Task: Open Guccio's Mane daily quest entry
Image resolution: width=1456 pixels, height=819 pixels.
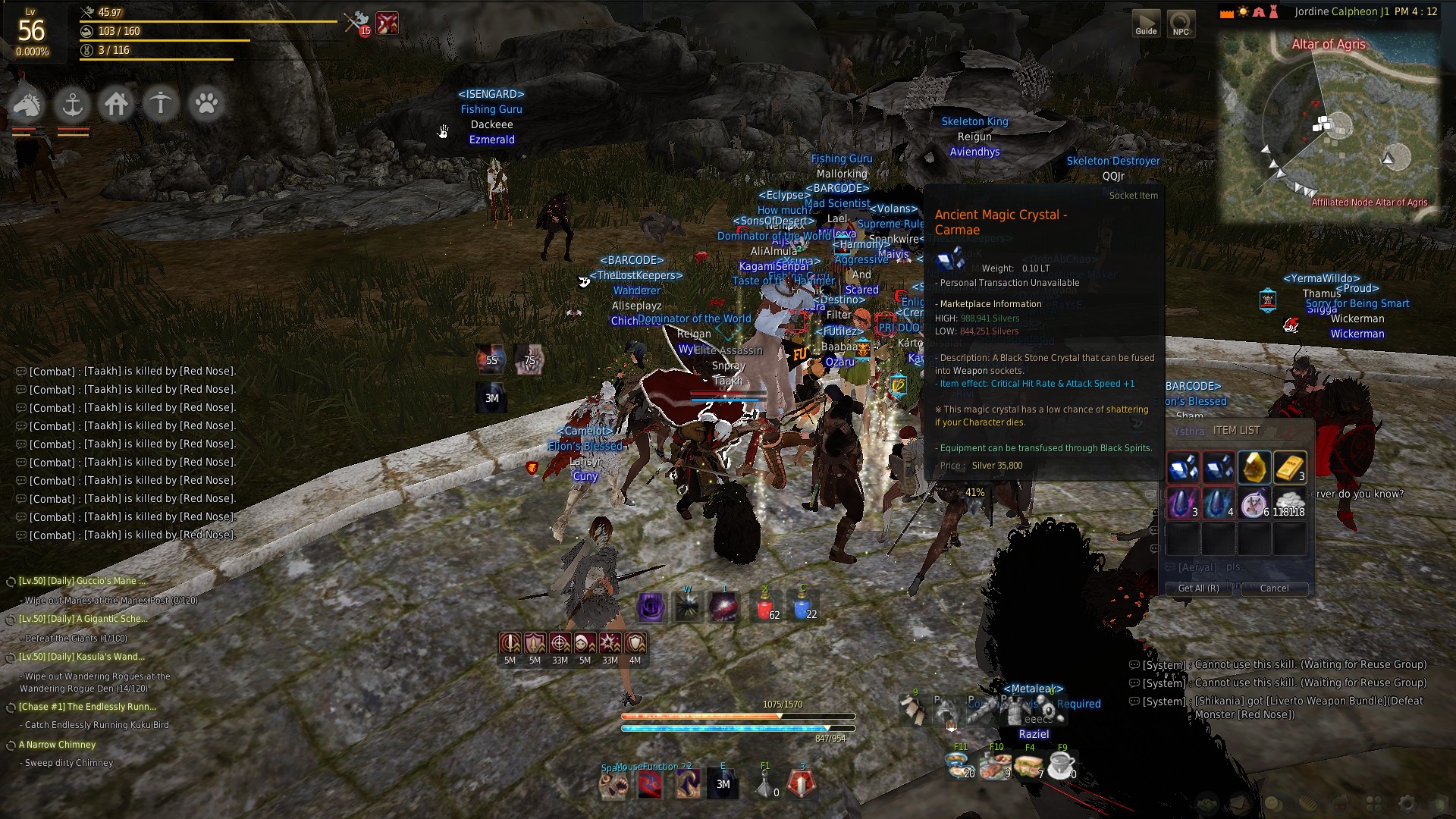Action: point(82,581)
